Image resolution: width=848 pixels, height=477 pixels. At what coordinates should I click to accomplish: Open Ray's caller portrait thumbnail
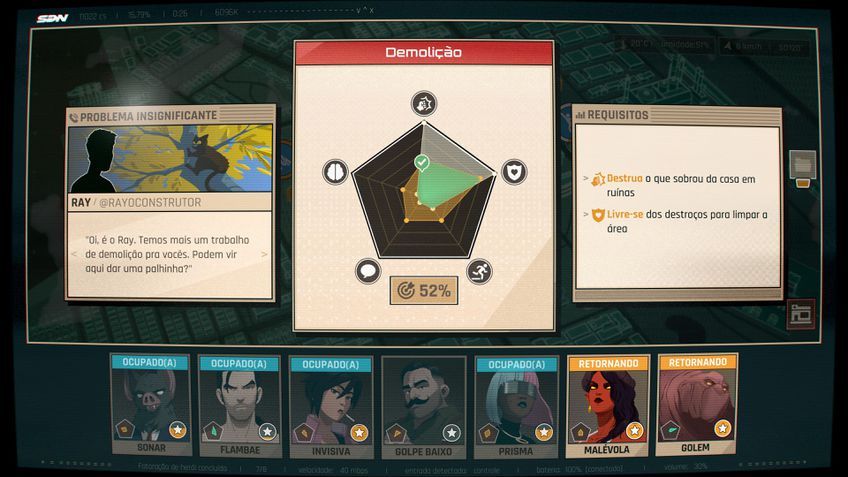[x=171, y=159]
